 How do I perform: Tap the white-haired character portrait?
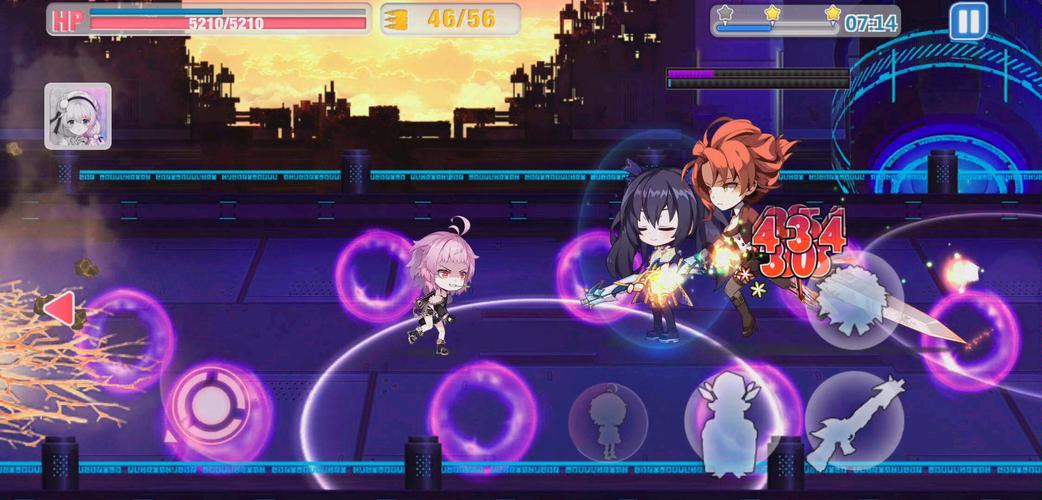(x=78, y=116)
